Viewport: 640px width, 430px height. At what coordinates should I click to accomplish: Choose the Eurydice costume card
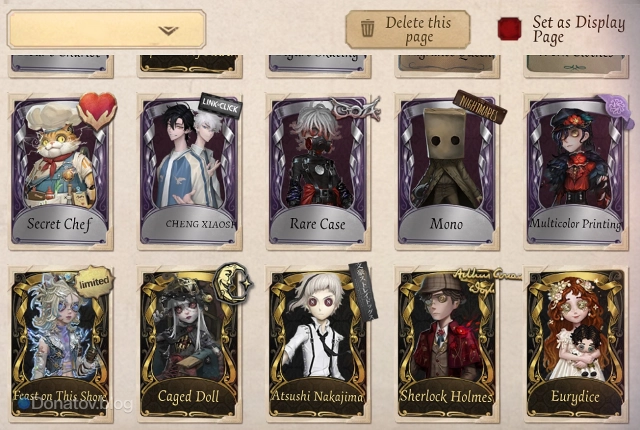[575, 343]
